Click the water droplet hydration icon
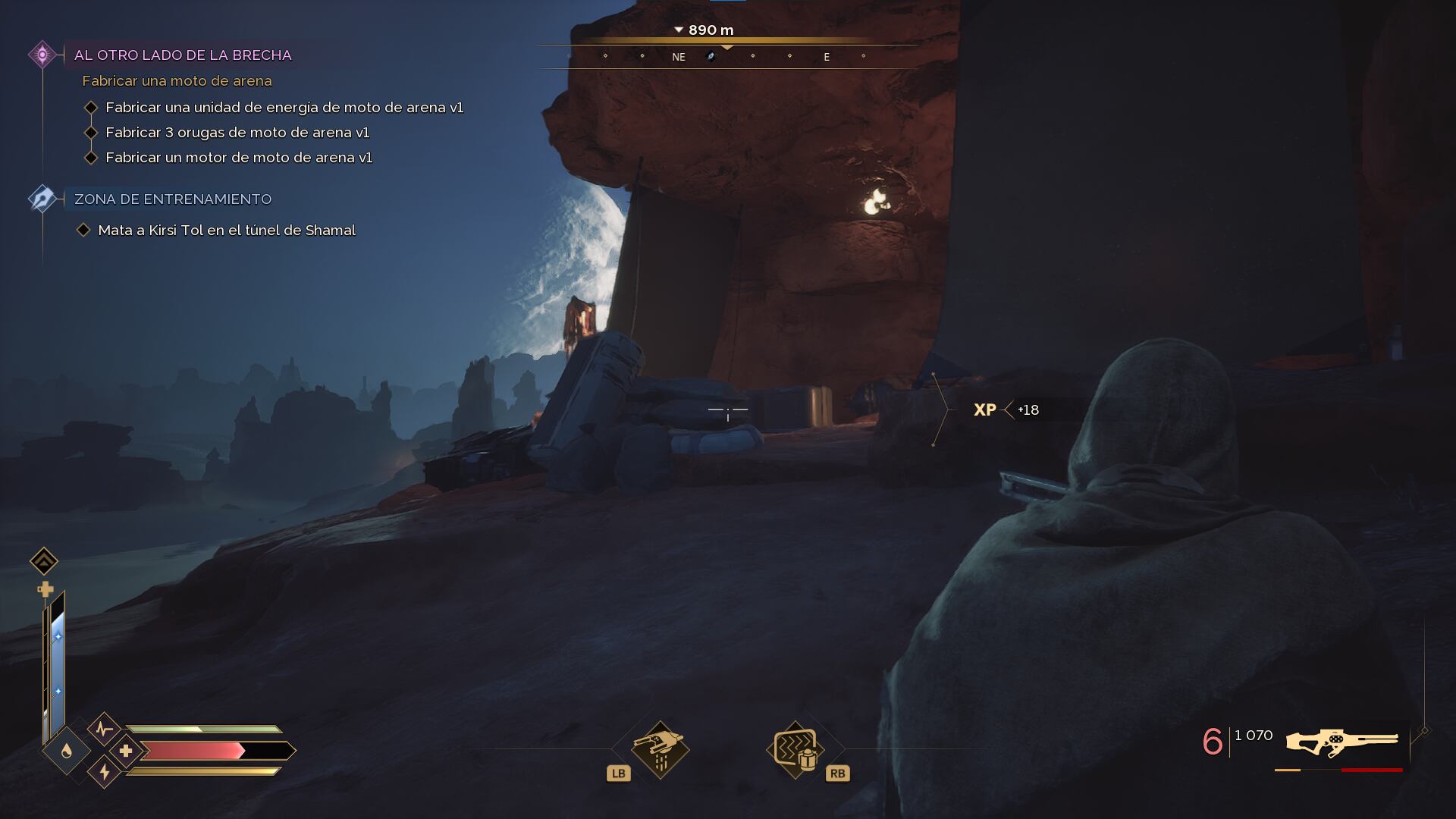The image size is (1456, 819). click(67, 751)
